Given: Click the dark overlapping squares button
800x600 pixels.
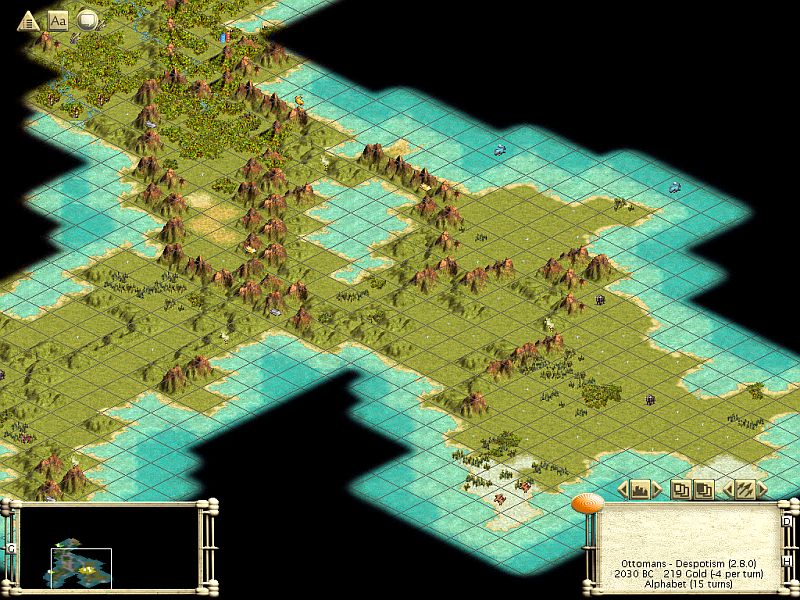Looking at the screenshot, I should [704, 489].
